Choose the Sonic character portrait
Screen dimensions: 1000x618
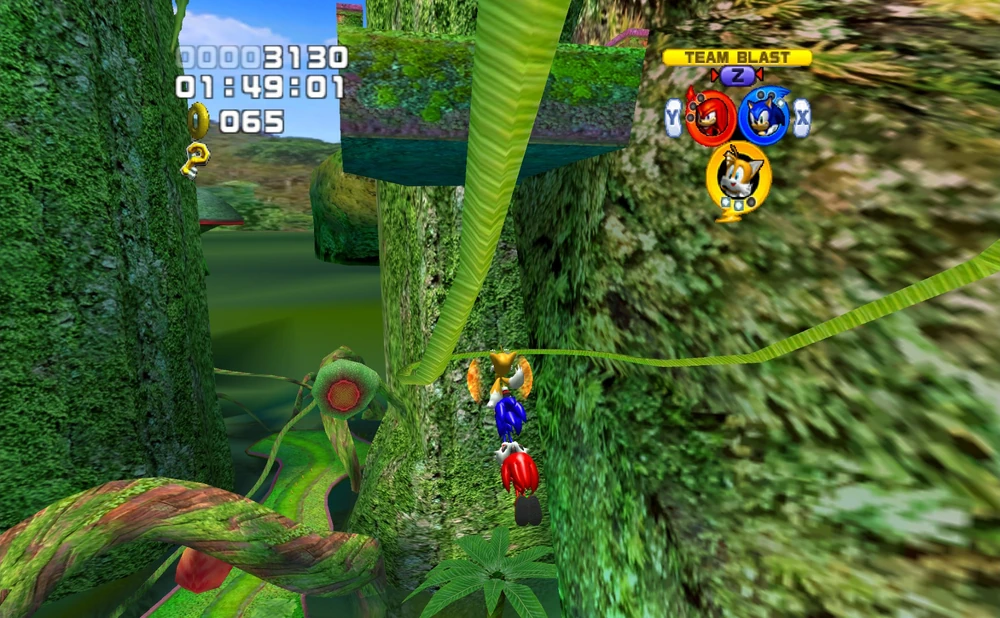(x=764, y=117)
